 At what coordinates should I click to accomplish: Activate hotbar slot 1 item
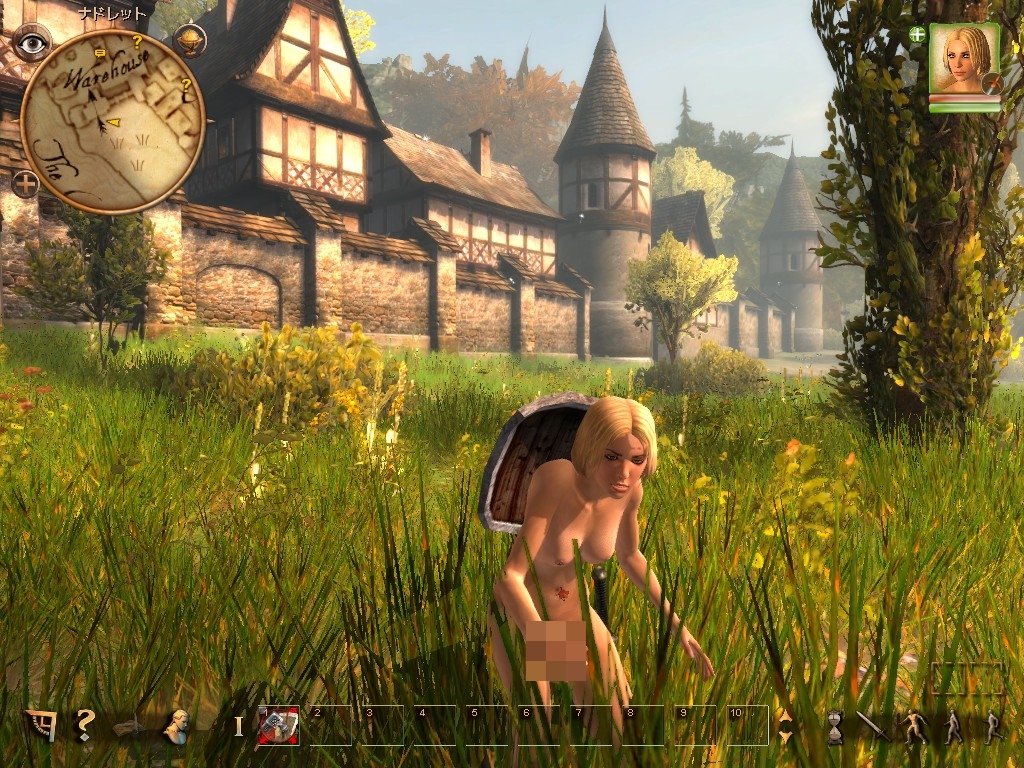[x=278, y=725]
